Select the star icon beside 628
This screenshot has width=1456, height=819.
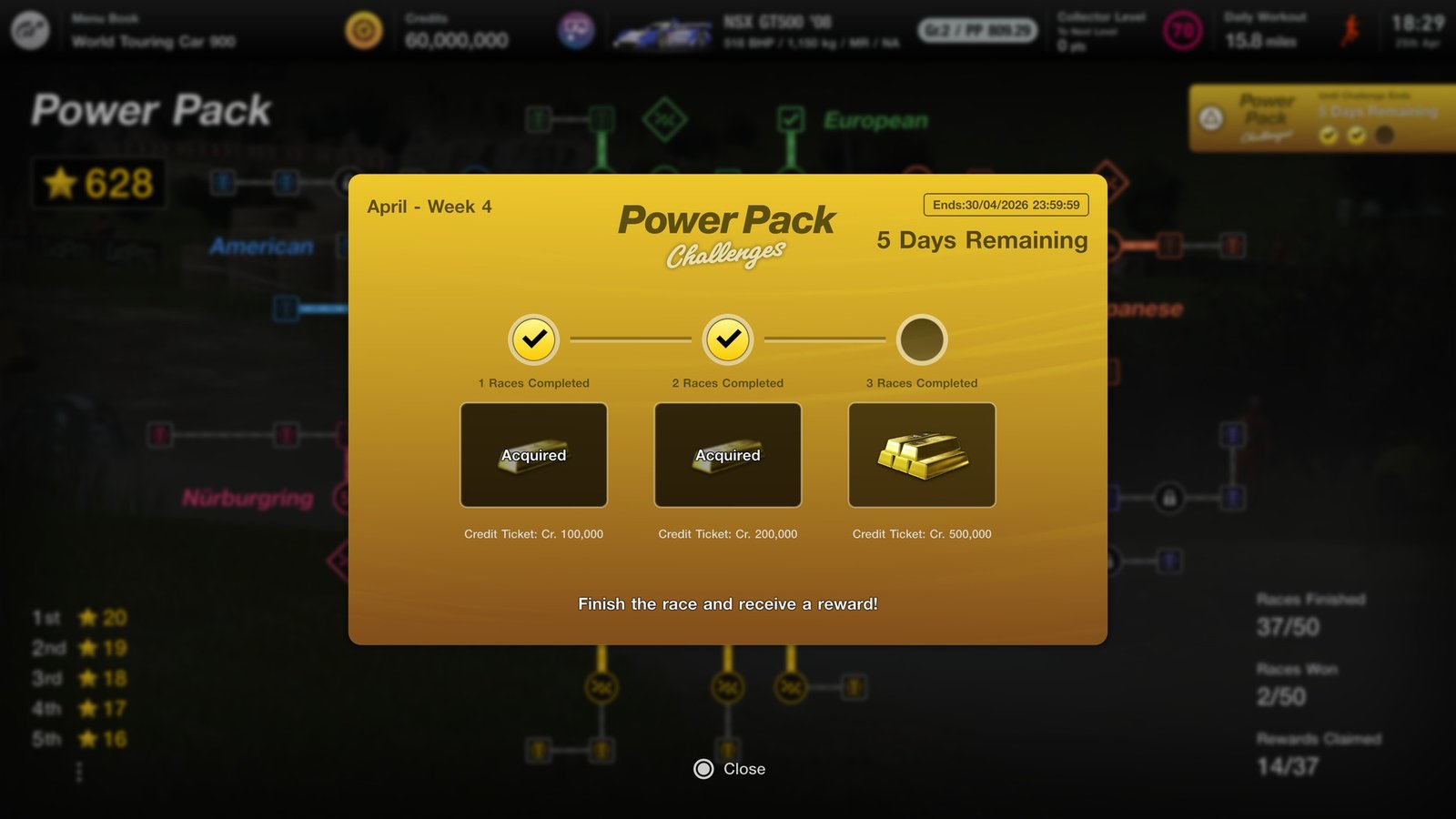61,183
